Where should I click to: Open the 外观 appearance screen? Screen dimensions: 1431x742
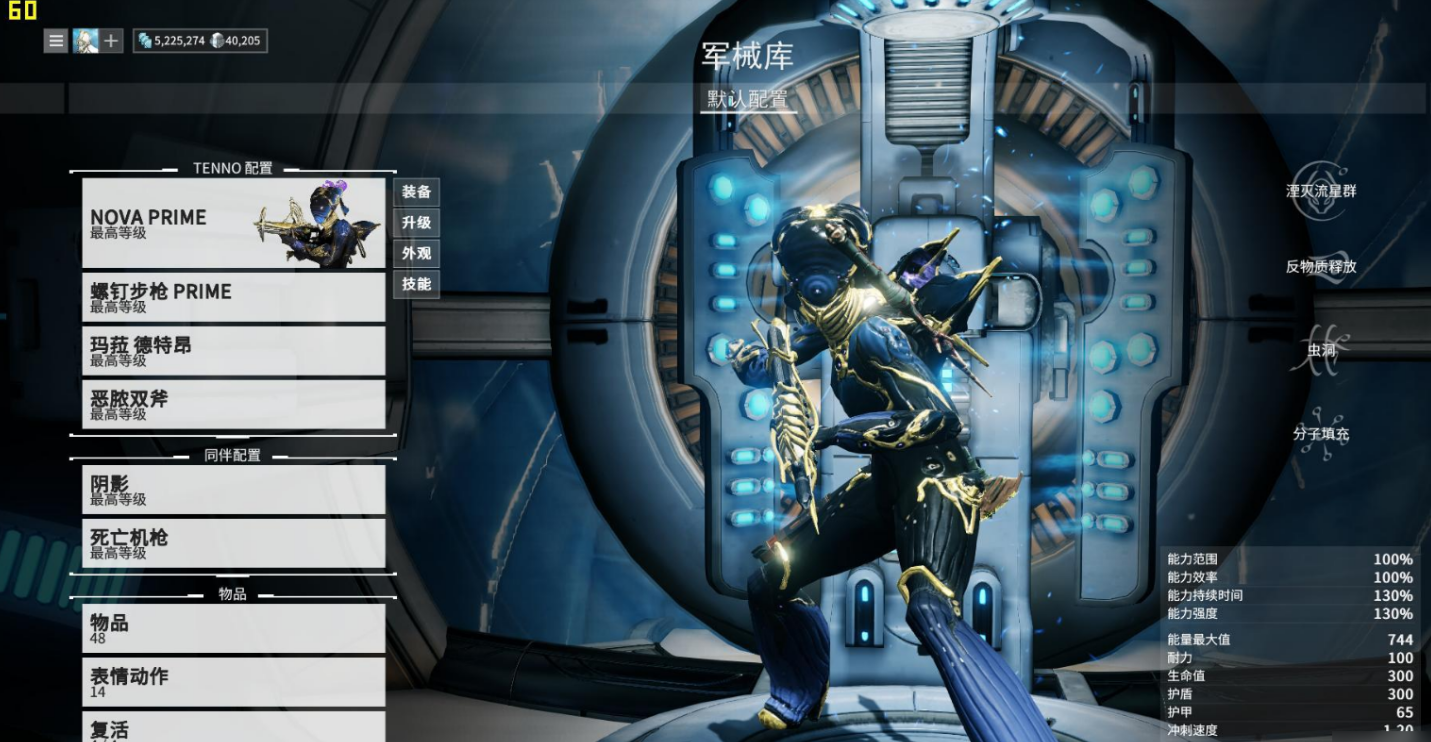(416, 254)
